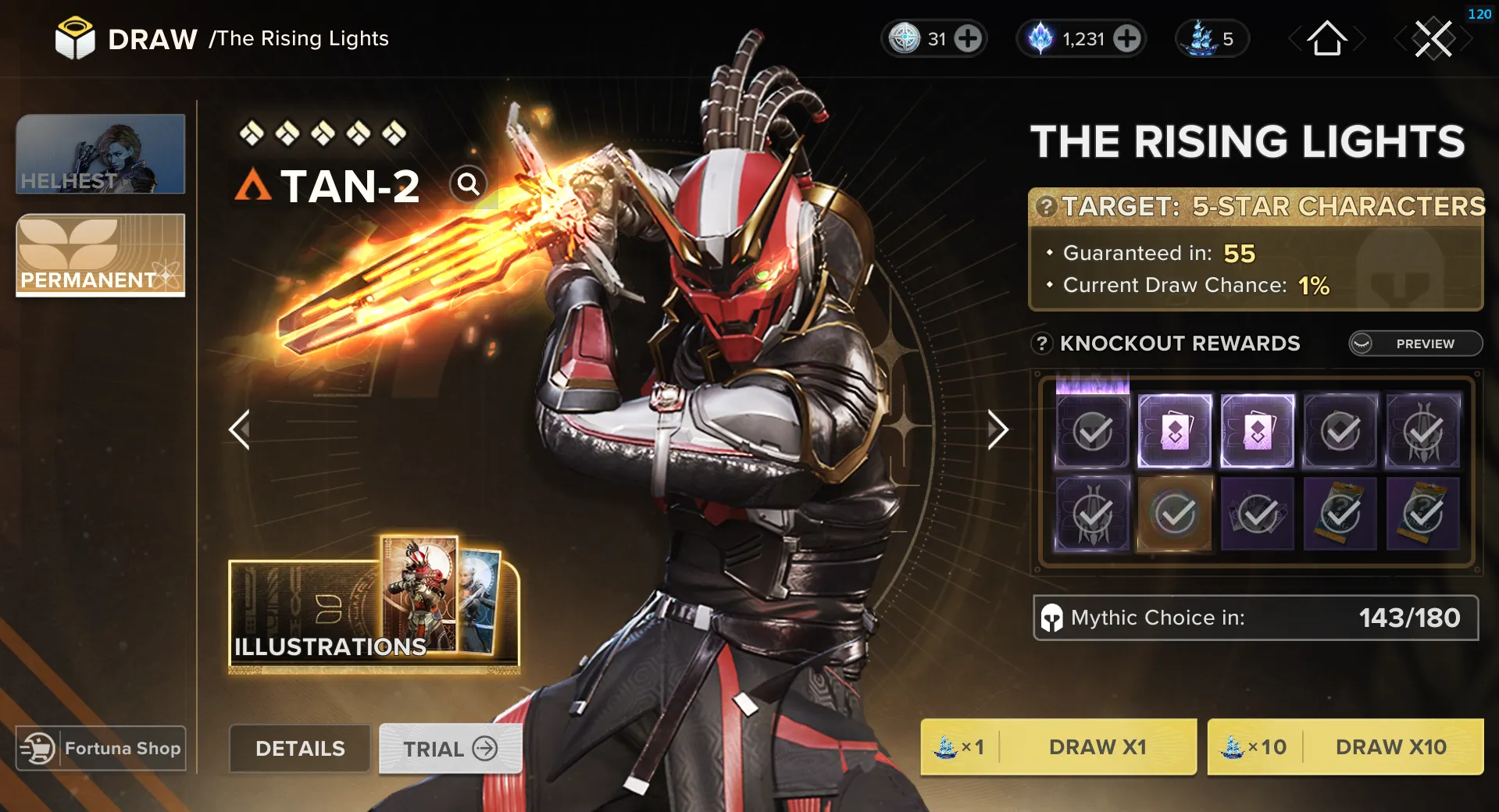1499x812 pixels.
Task: Click the question mark next to KNOCKOUT REWARDS
Action: click(1041, 344)
